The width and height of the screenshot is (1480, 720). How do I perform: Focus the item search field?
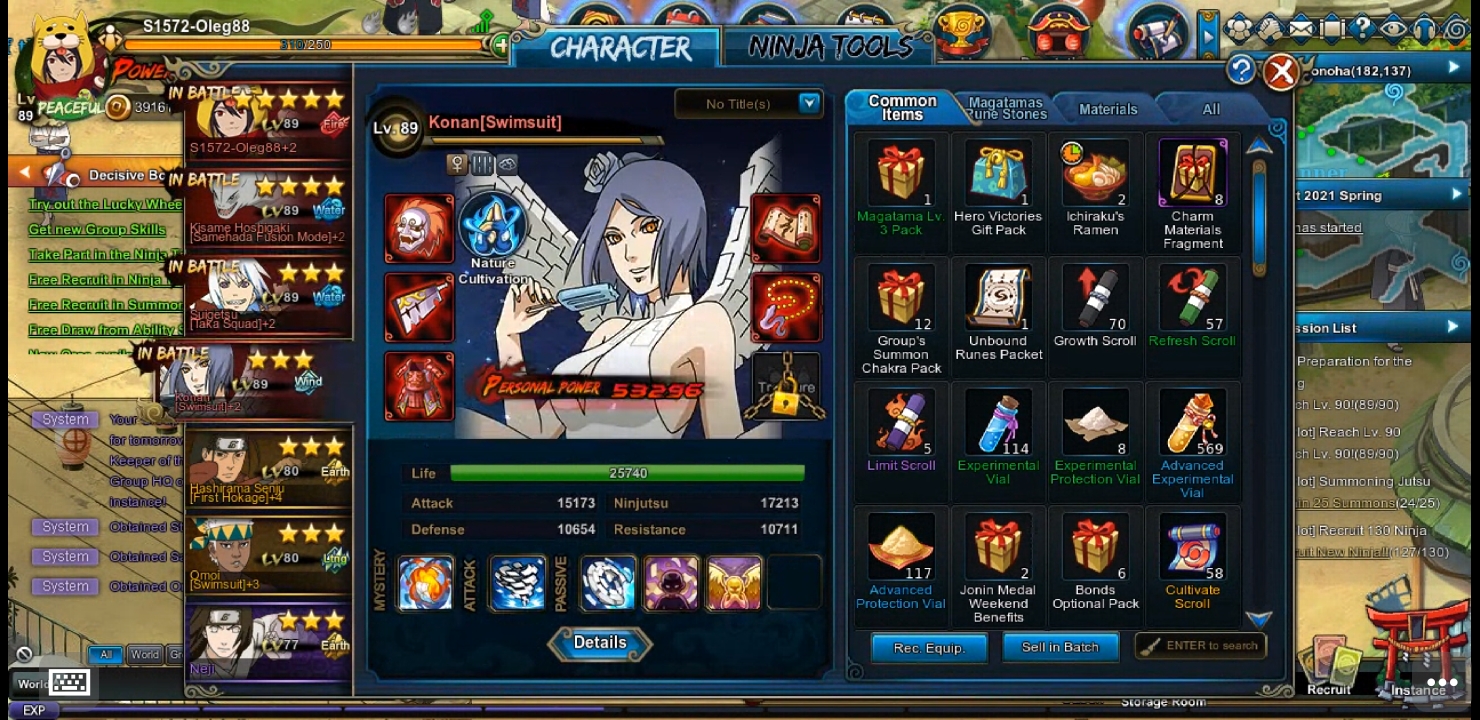point(1202,646)
